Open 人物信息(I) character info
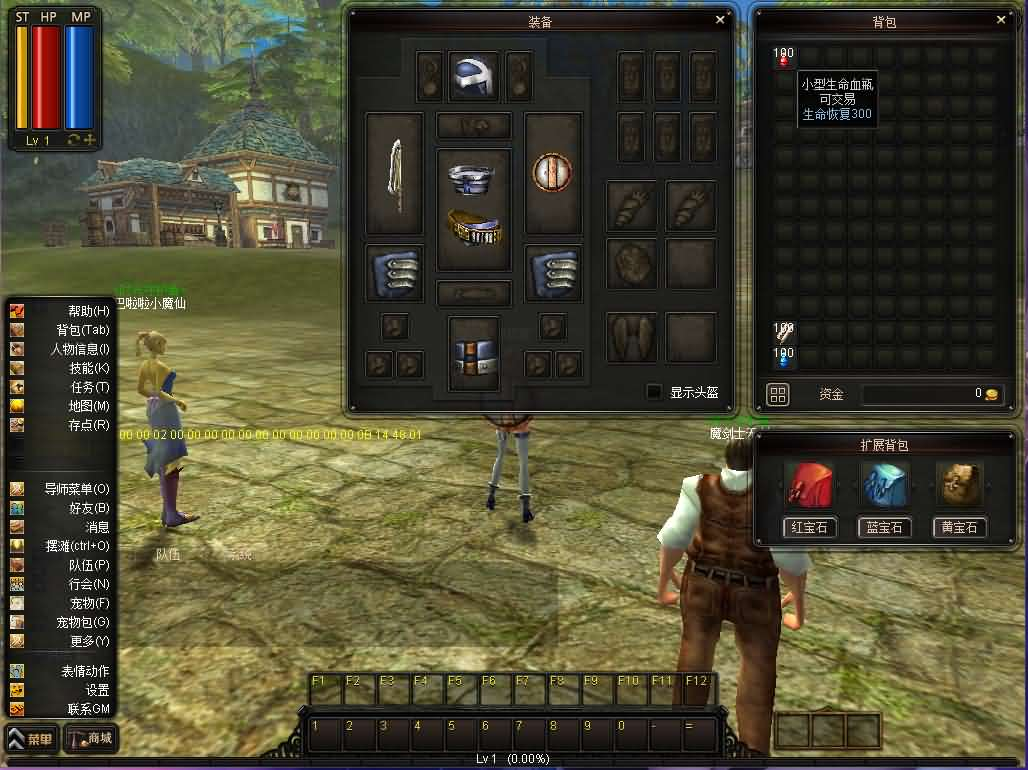 pyautogui.click(x=80, y=349)
